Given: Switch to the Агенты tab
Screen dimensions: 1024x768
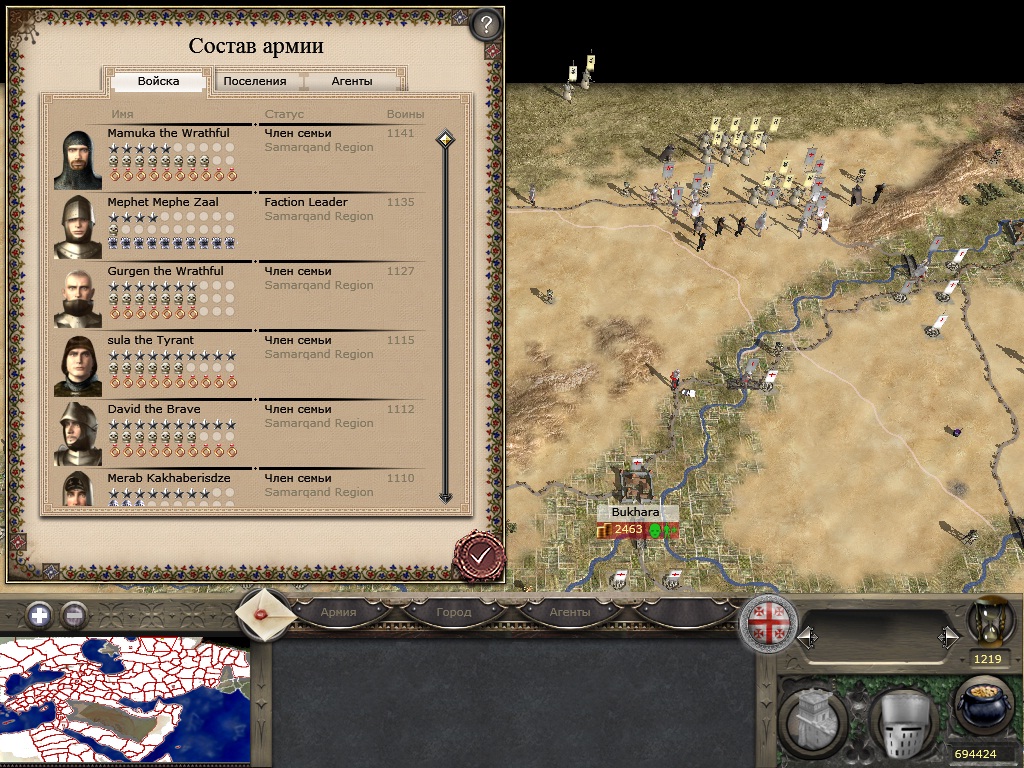Looking at the screenshot, I should tap(352, 81).
